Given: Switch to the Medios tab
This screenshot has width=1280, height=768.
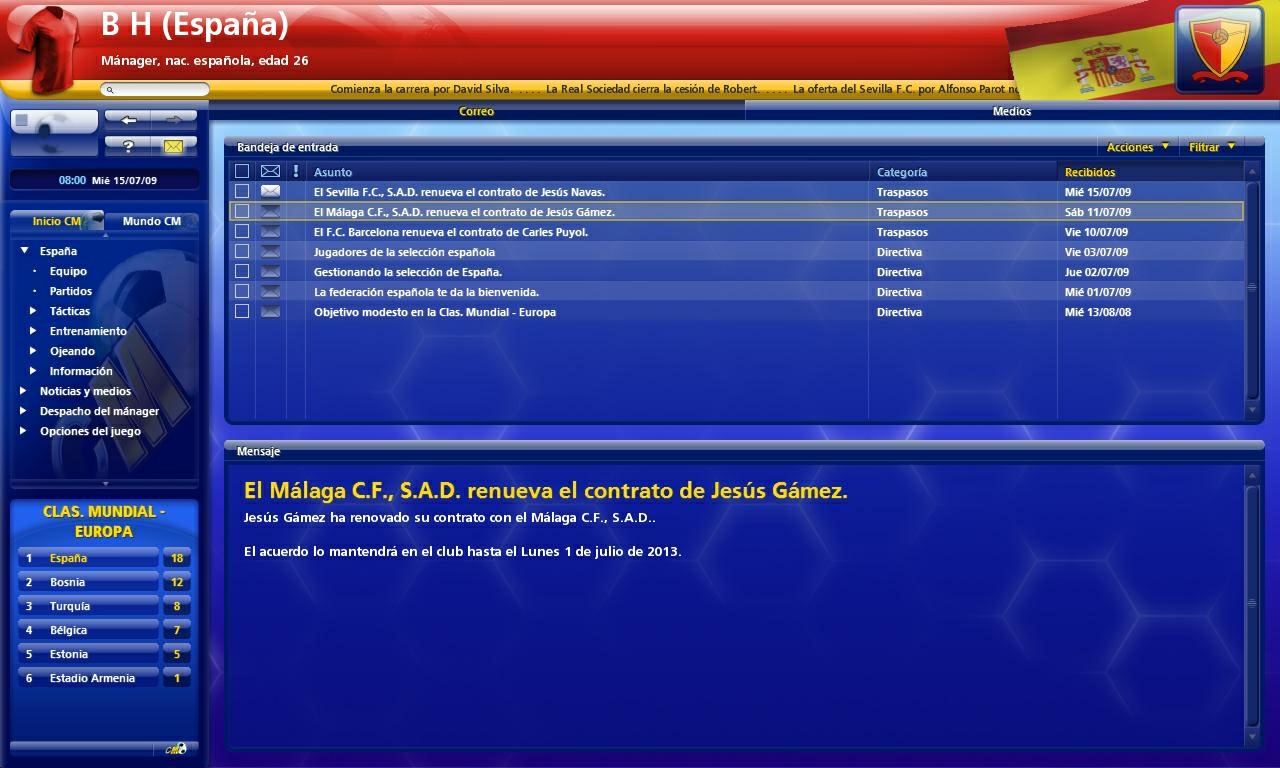Looking at the screenshot, I should coord(1012,111).
